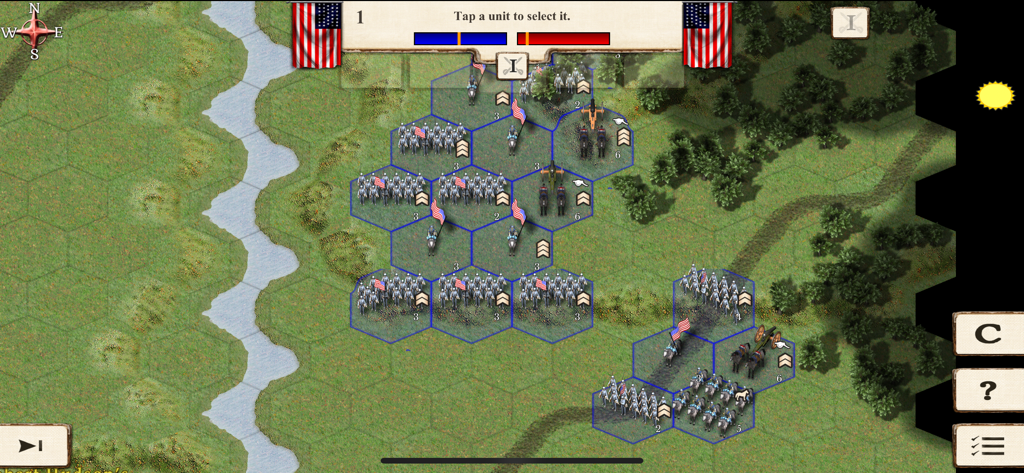Screen dimensions: 1024x473
Task: Tap the end turn arrow button
Action: [x=33, y=446]
